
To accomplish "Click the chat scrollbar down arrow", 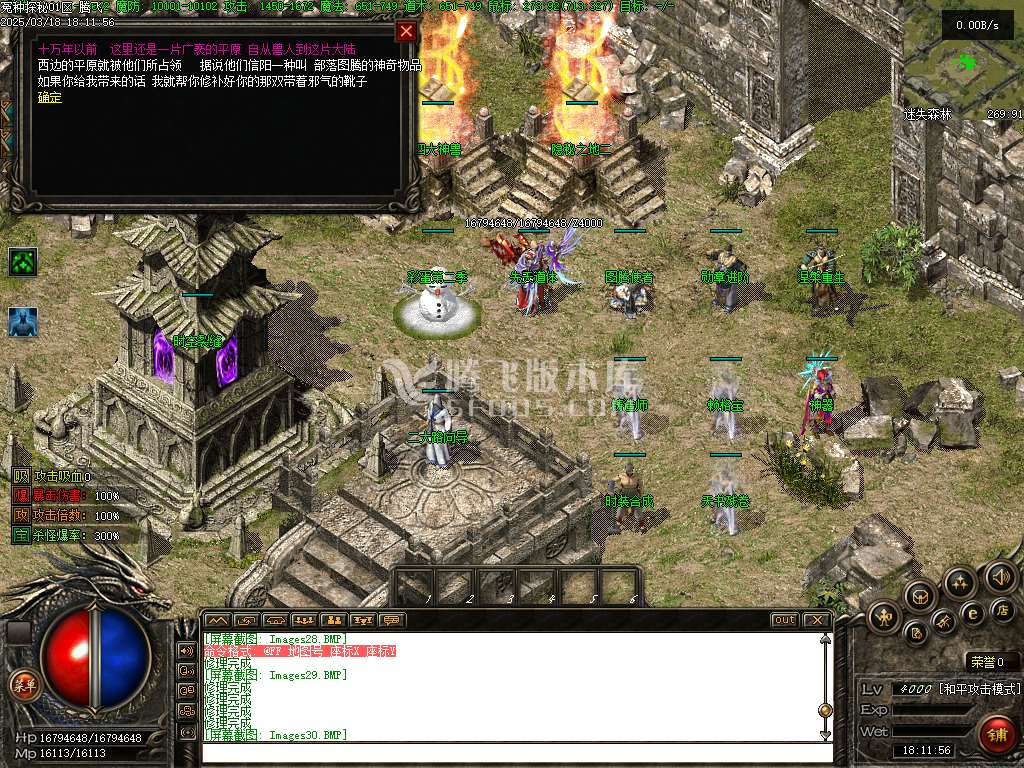I will pos(825,736).
